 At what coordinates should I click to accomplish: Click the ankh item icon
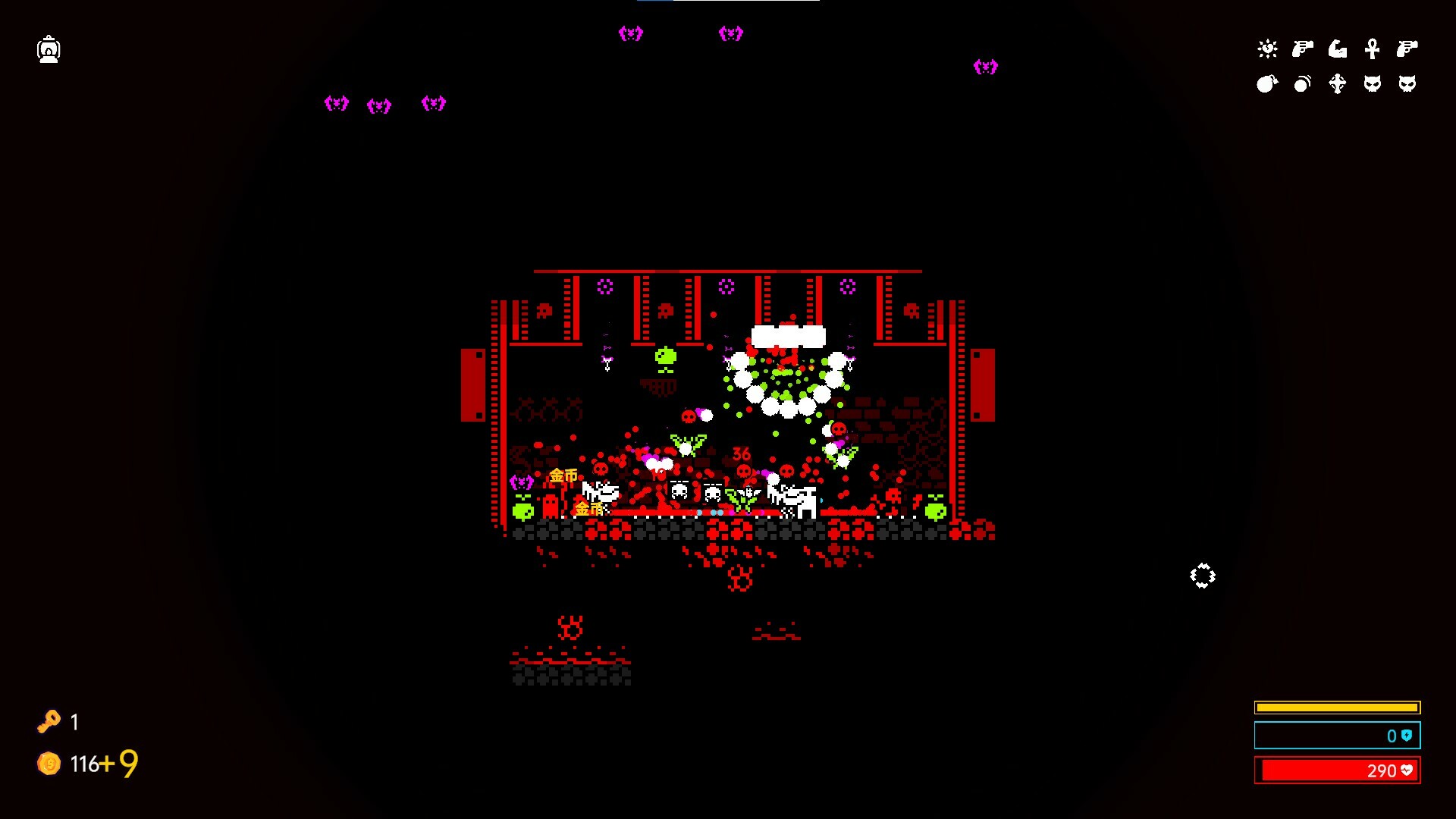coord(1373,49)
